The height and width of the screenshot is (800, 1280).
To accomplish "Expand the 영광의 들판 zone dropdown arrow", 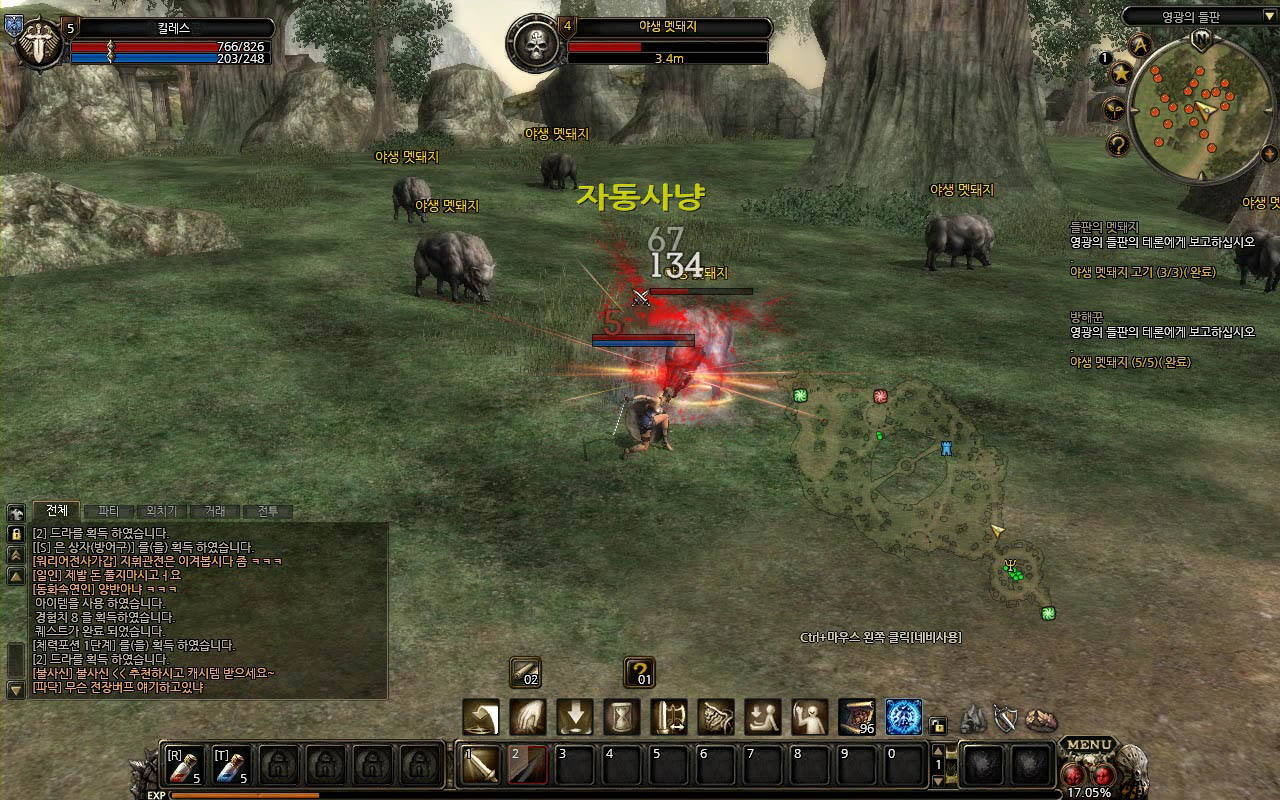I will (x=1270, y=16).
